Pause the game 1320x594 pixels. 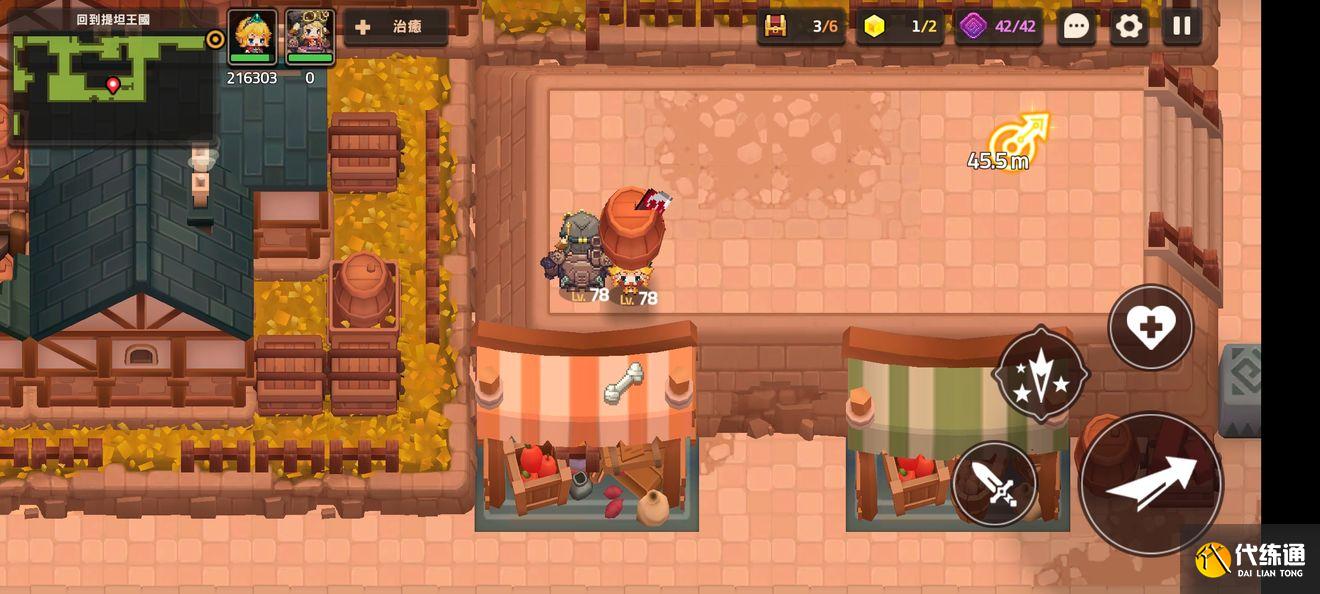1182,26
